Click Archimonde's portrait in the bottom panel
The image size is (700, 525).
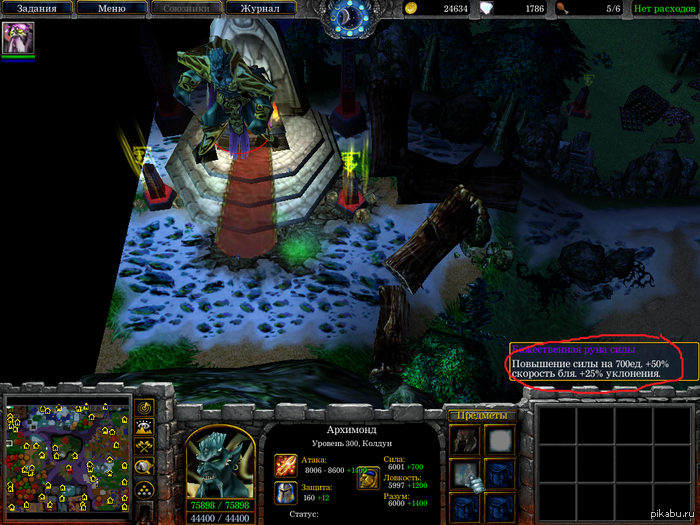click(x=218, y=460)
